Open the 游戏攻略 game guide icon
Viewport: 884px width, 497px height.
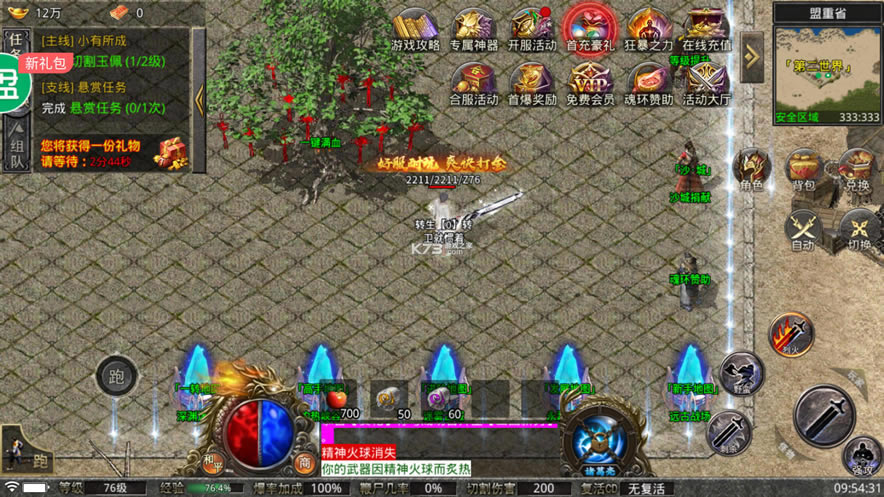[x=414, y=27]
